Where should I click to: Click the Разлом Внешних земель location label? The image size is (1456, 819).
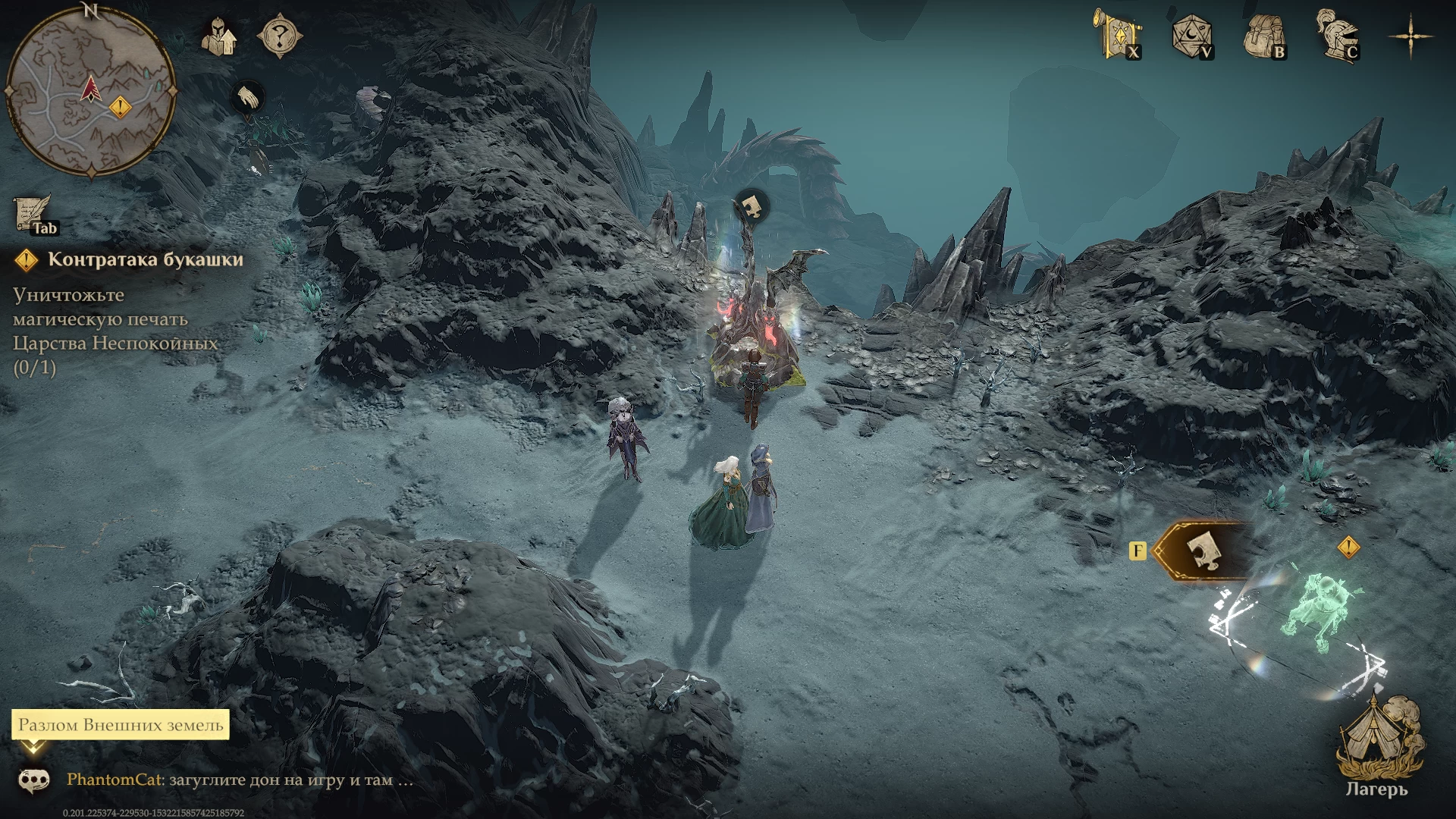tap(121, 725)
